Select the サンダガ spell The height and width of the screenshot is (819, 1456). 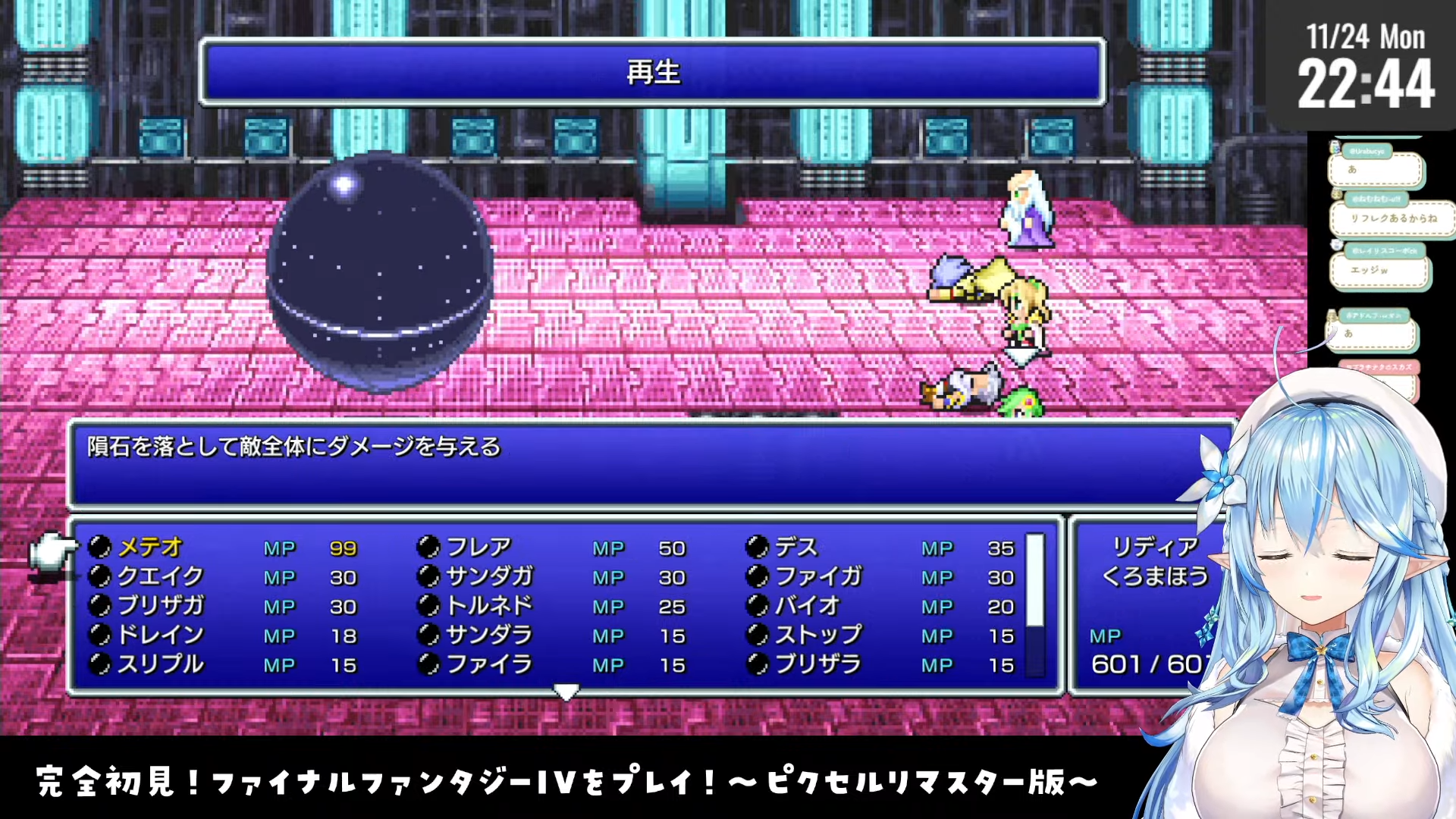(x=489, y=576)
